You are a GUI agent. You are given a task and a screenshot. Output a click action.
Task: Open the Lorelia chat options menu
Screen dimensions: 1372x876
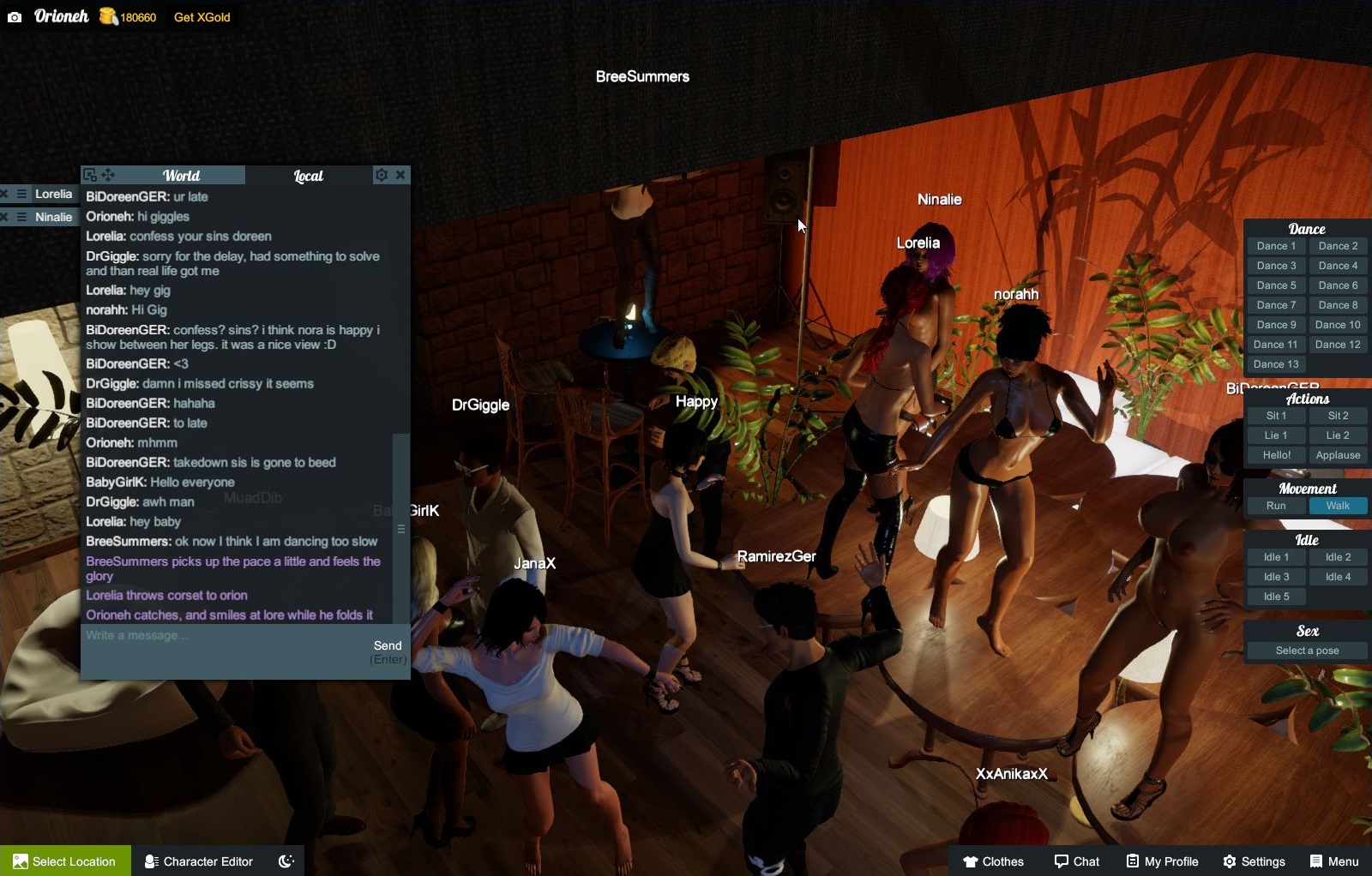click(22, 194)
